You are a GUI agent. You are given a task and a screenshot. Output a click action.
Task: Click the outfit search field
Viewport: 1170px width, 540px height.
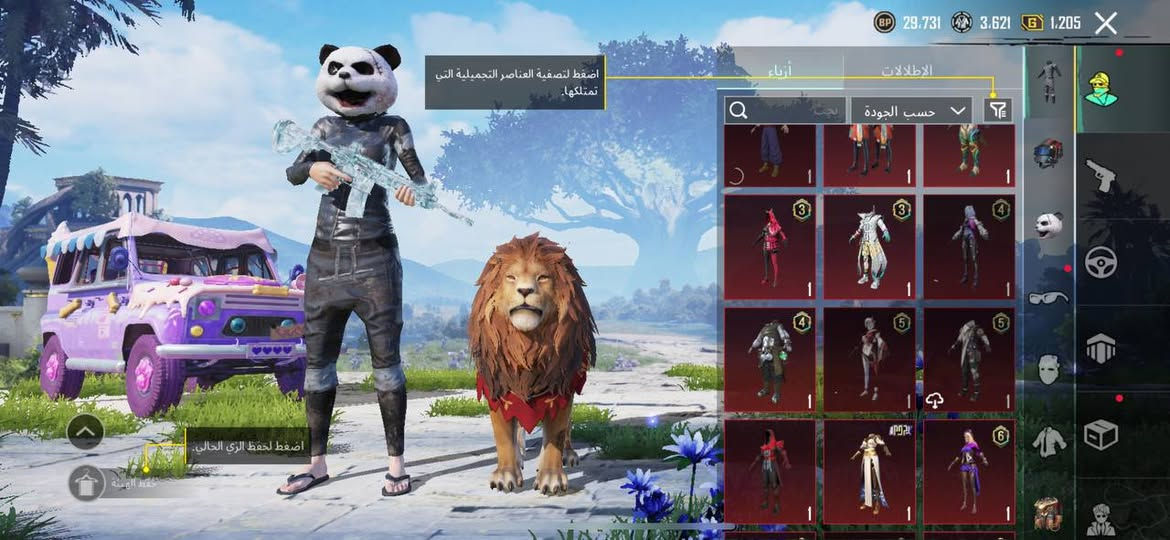point(785,110)
